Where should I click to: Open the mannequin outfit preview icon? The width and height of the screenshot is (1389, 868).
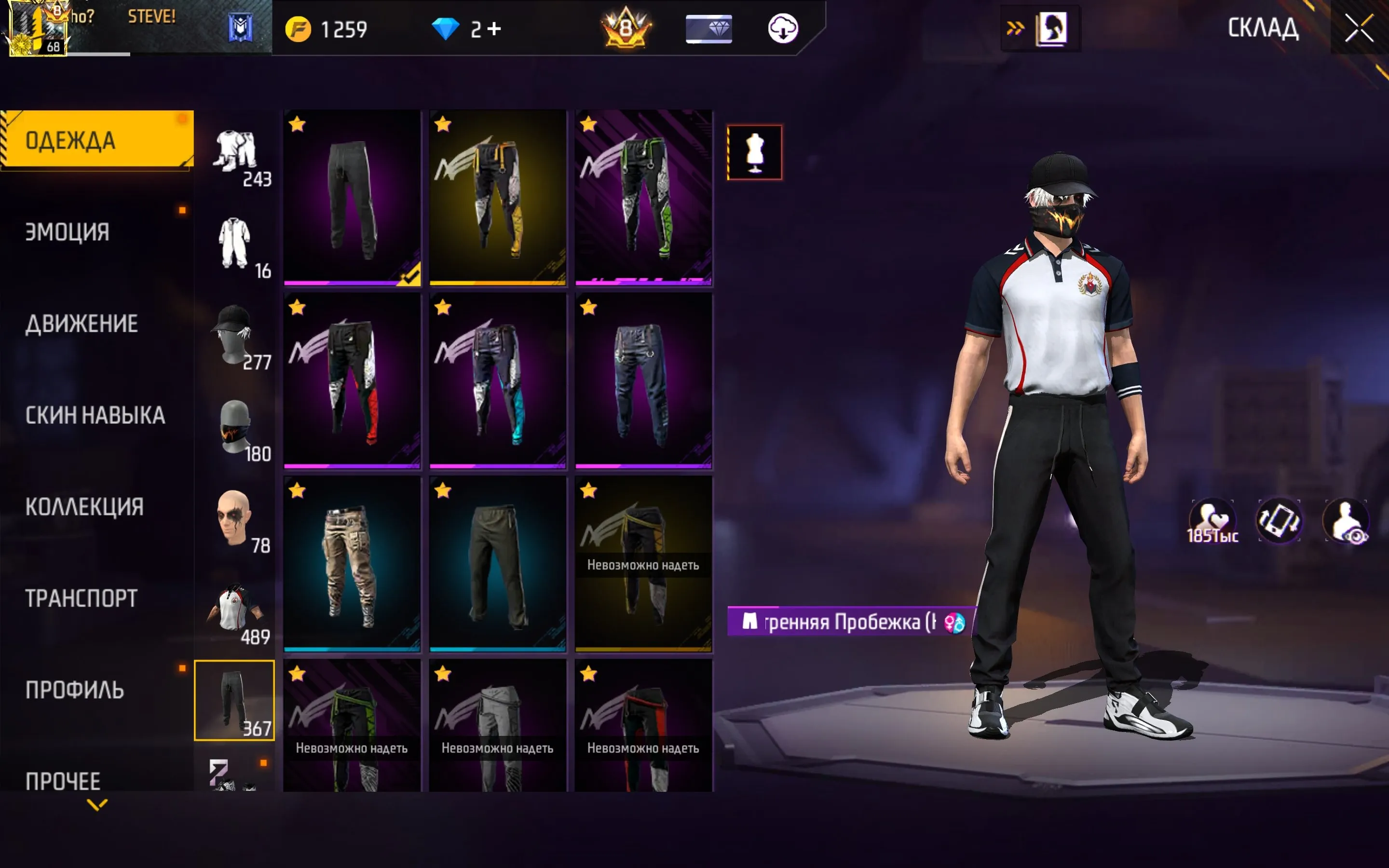point(755,151)
